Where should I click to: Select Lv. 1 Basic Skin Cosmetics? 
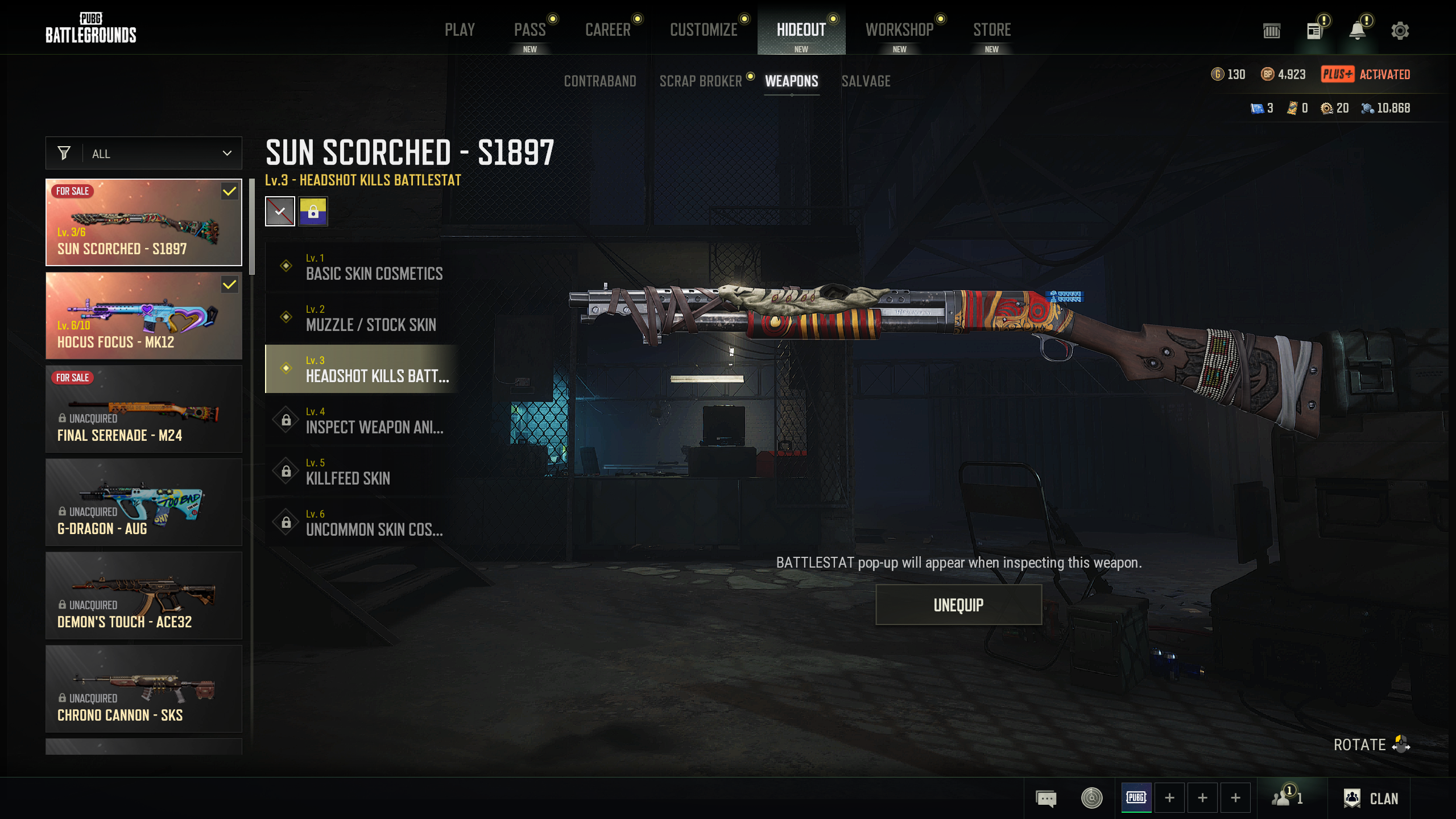363,267
